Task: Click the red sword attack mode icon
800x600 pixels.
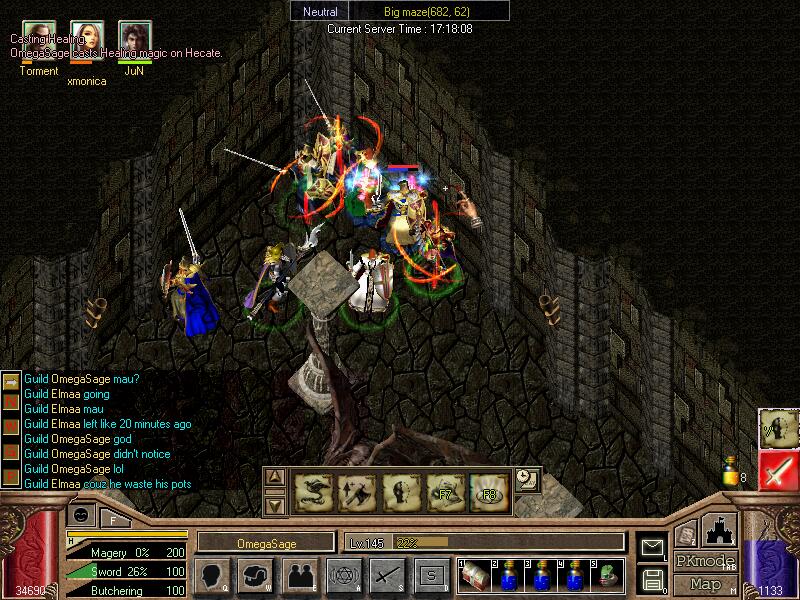Action: [778, 470]
